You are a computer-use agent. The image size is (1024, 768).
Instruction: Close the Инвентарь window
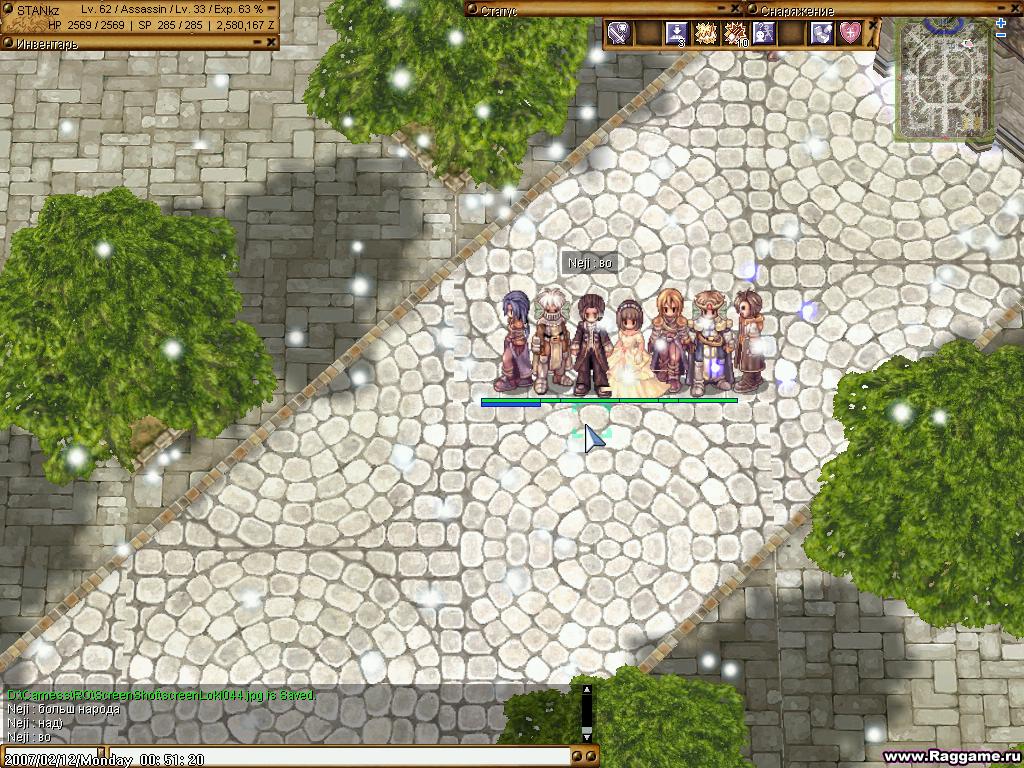[x=272, y=42]
